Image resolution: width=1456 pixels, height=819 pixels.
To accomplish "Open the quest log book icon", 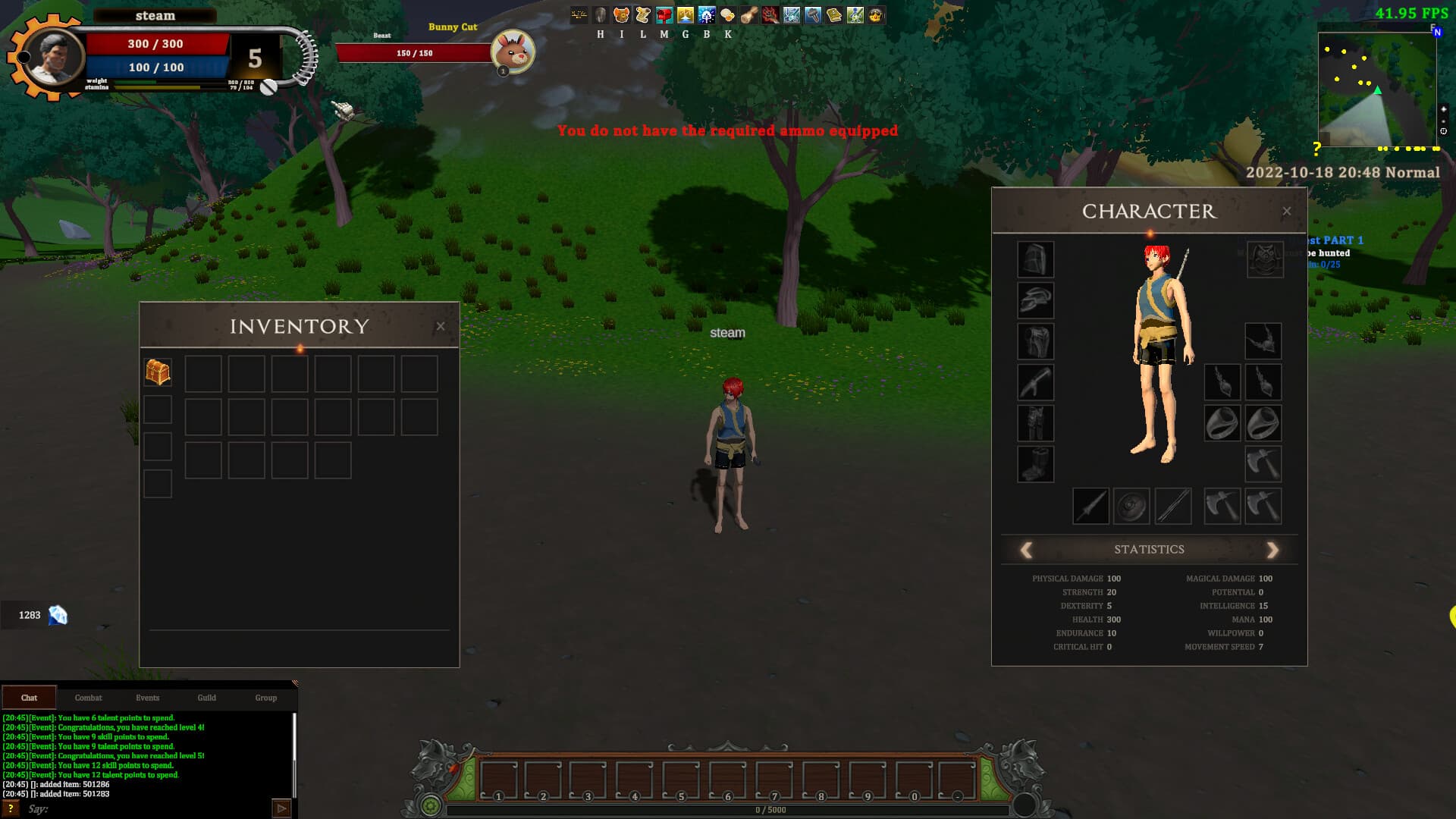I will click(x=833, y=13).
